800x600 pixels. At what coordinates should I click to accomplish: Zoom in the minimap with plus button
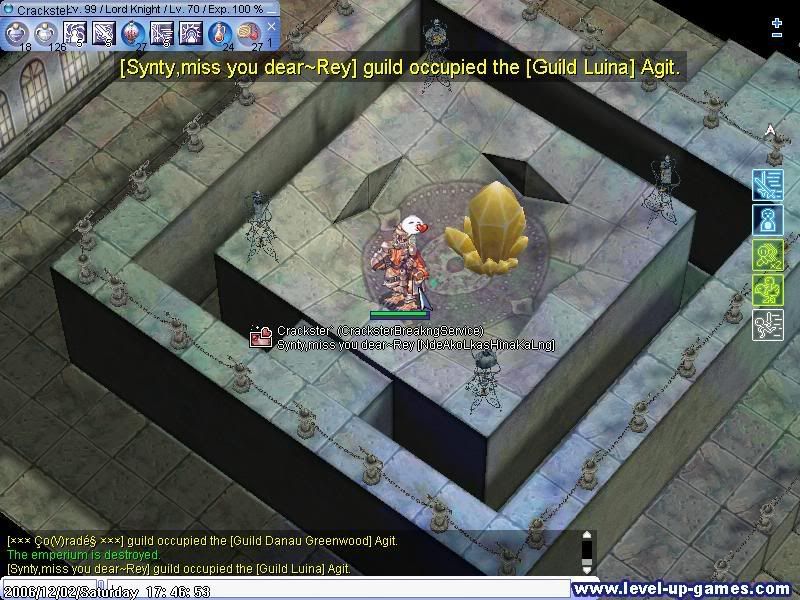tap(777, 22)
